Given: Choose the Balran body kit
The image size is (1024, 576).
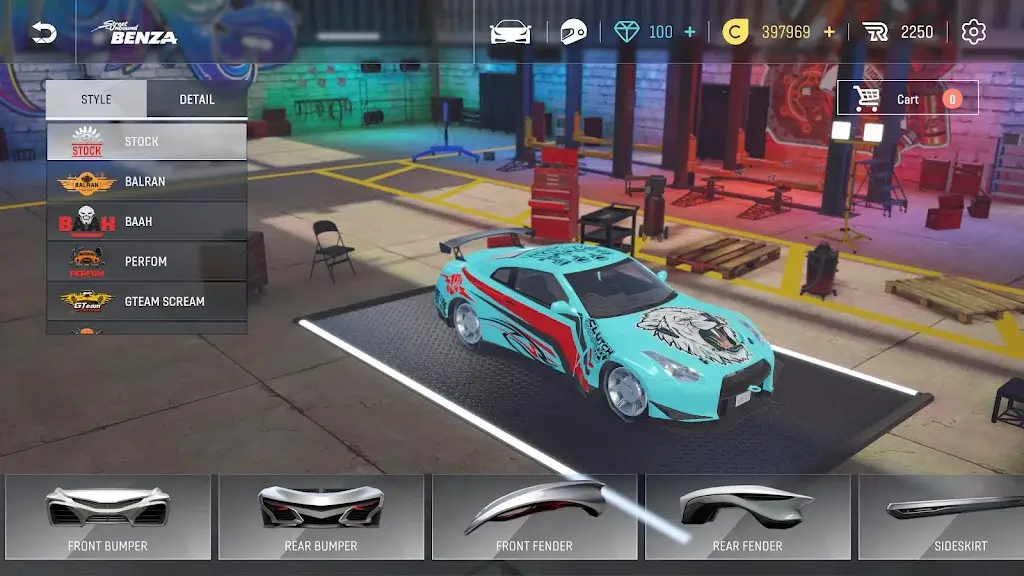Looking at the screenshot, I should click(146, 181).
